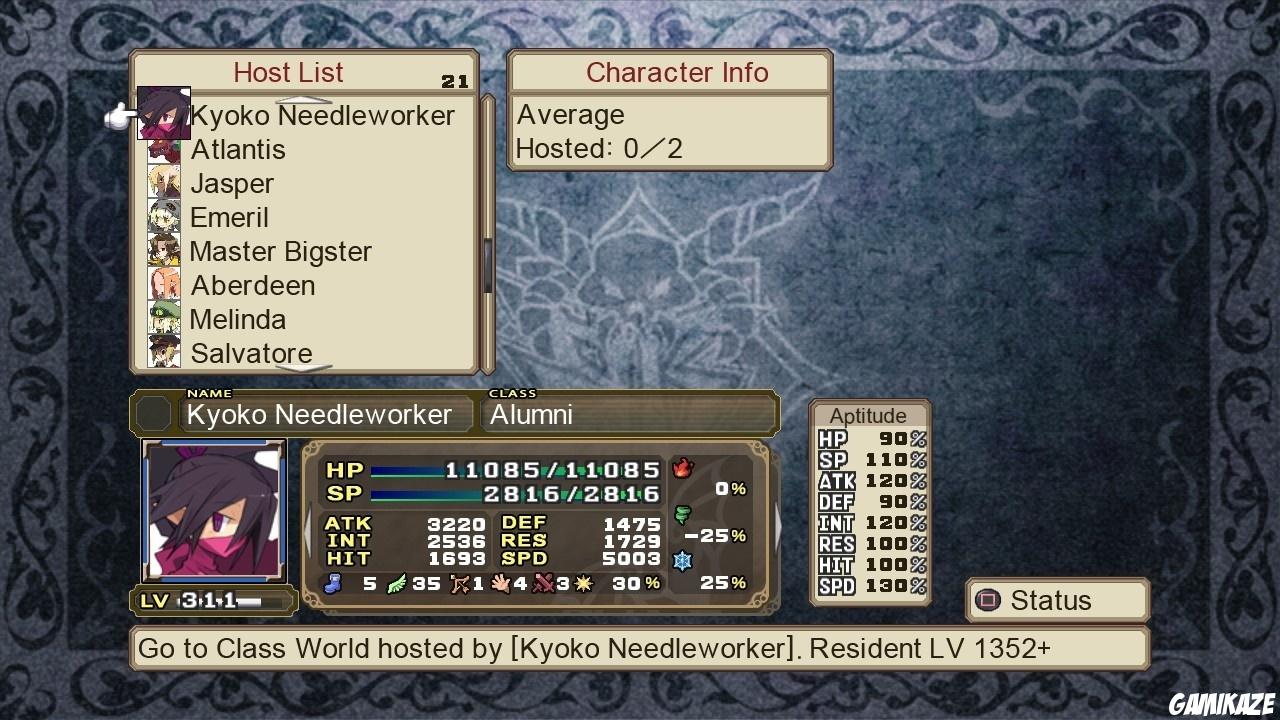Click the blue boot movement stat icon

click(x=332, y=583)
